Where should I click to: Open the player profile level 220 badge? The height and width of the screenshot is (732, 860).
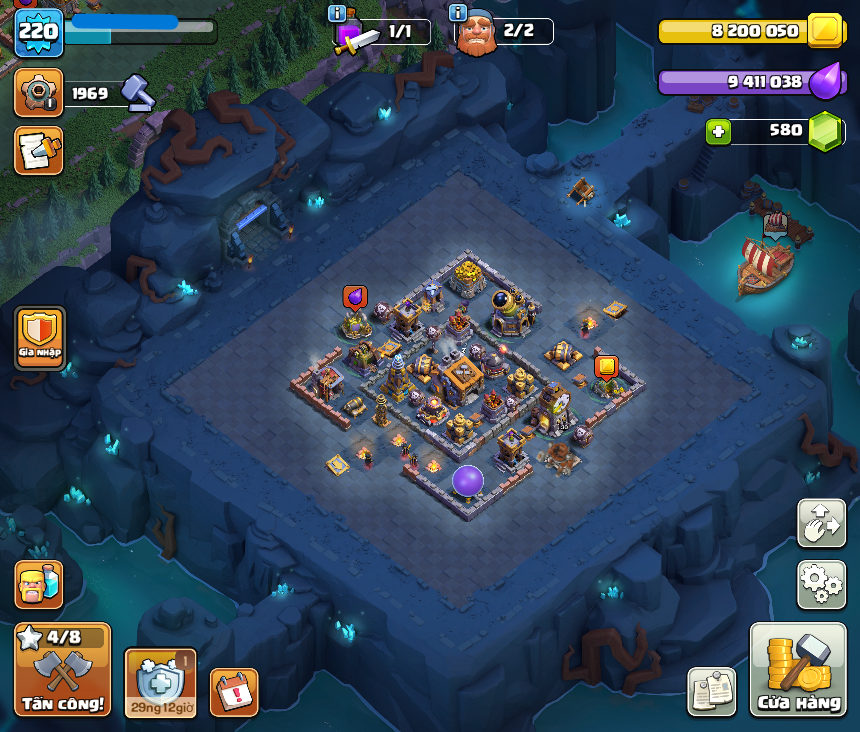coord(38,33)
